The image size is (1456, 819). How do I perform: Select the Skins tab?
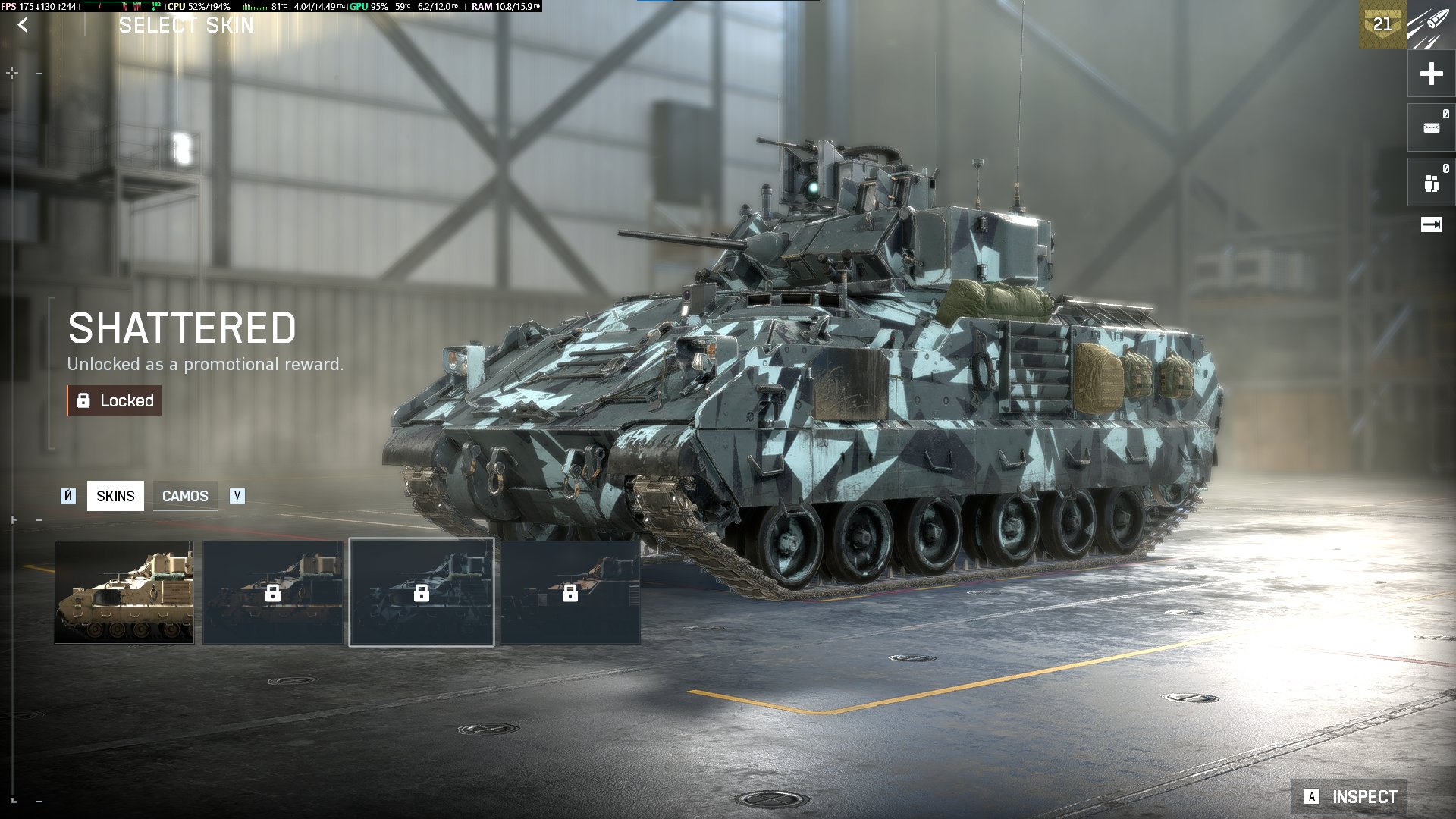(x=115, y=496)
